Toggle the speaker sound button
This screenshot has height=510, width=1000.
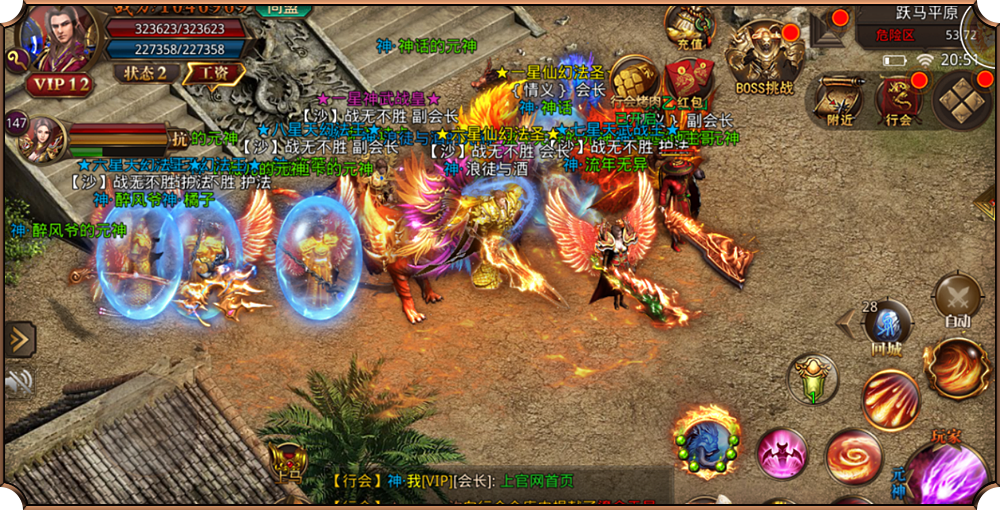(x=18, y=381)
